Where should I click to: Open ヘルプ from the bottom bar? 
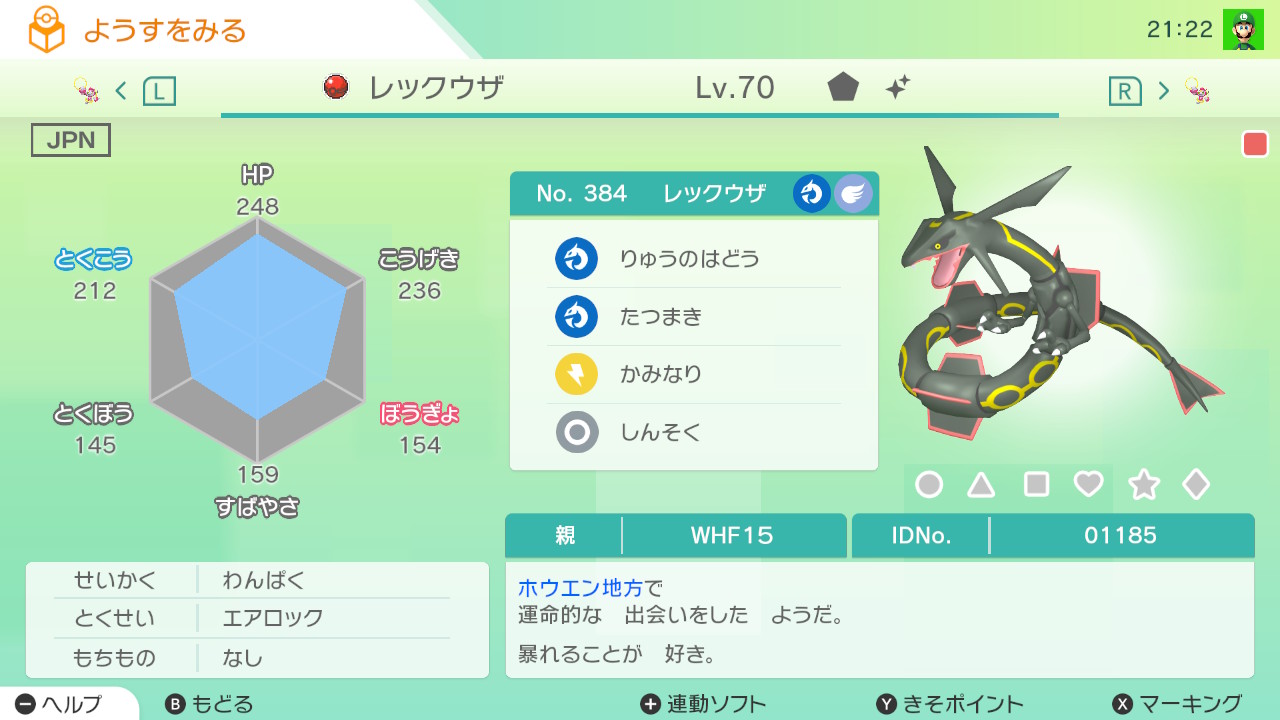tap(55, 703)
